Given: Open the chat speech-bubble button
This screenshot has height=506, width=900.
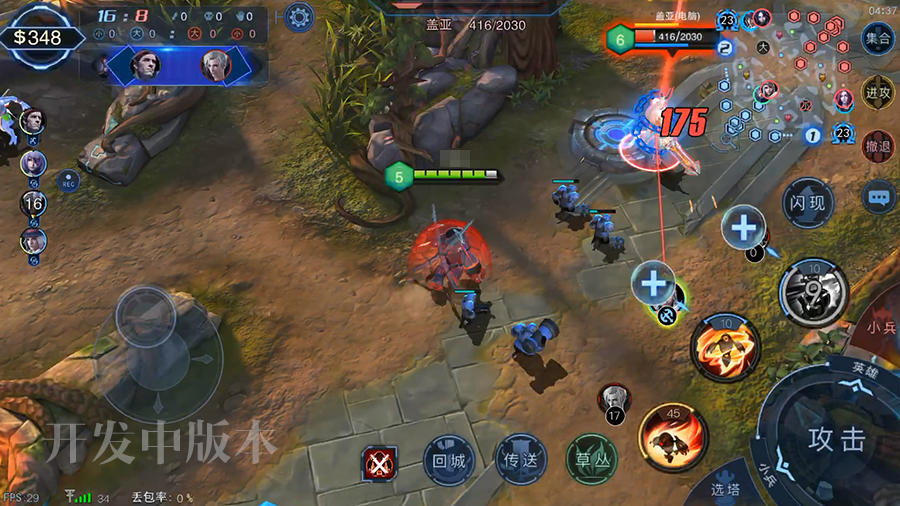Looking at the screenshot, I should coord(878,197).
